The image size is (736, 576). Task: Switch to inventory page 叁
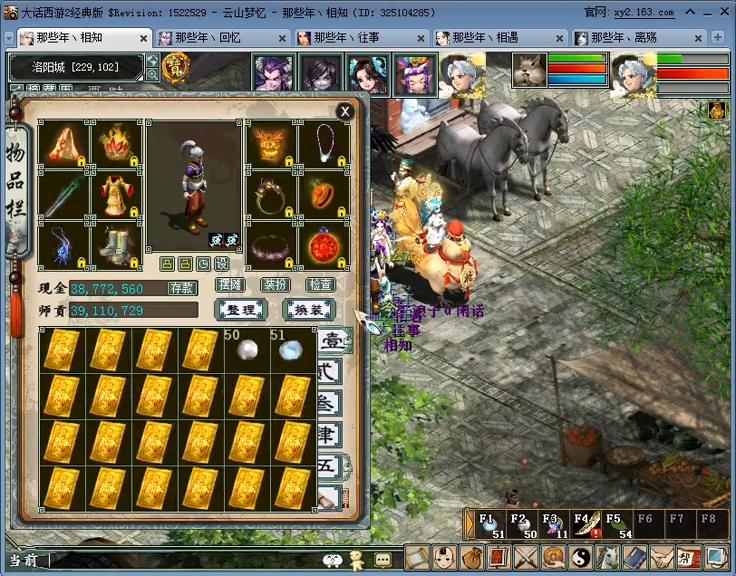point(331,403)
